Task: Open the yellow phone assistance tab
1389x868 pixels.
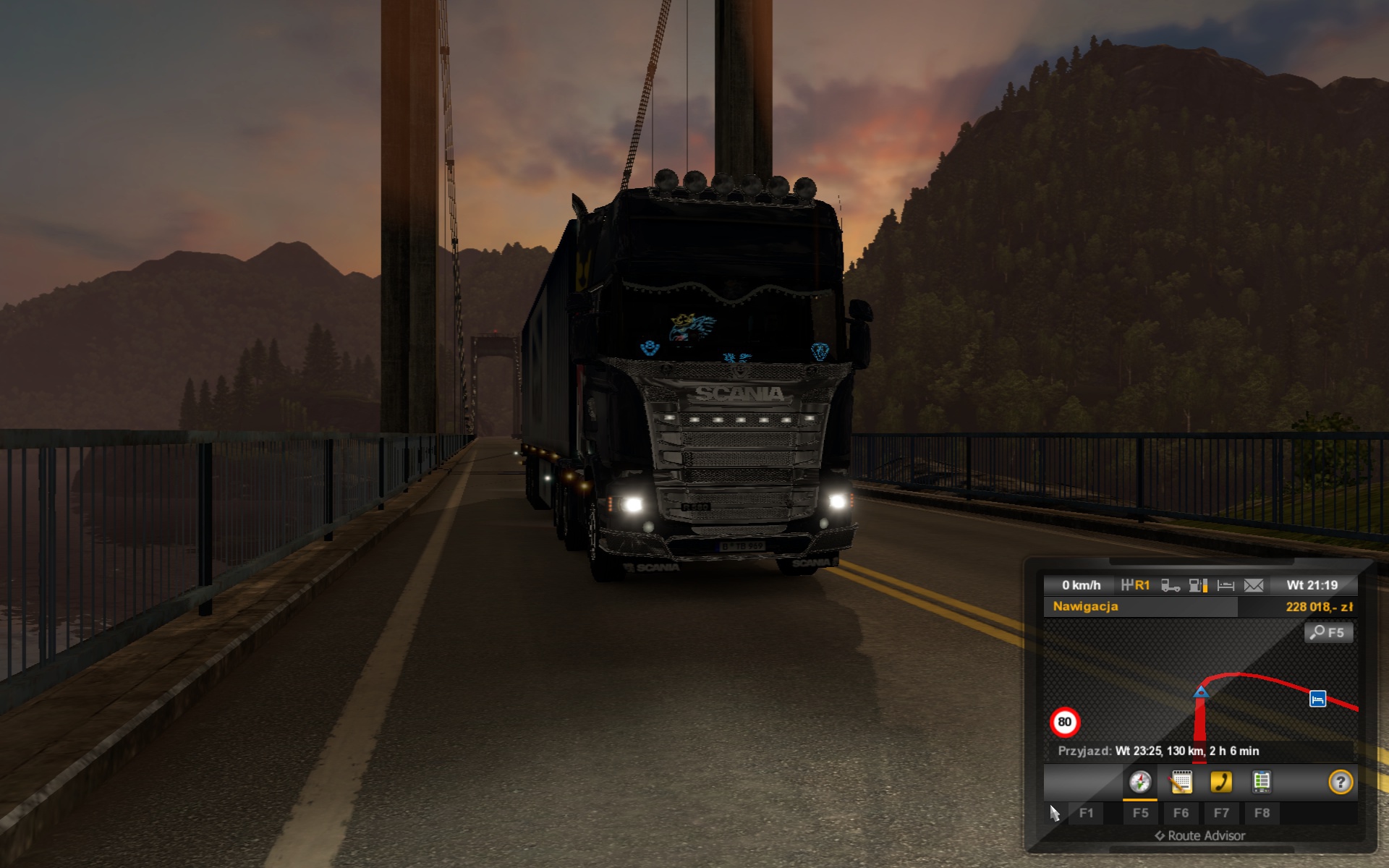Action: coord(1221,782)
